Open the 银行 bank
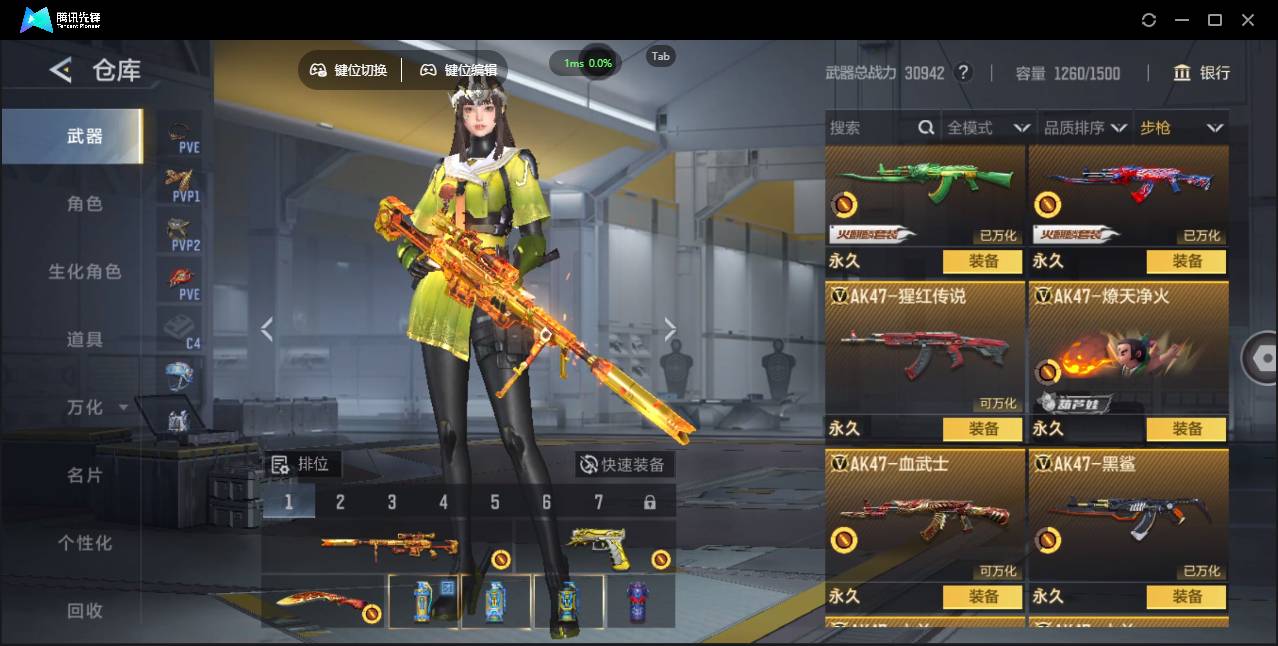The image size is (1278, 646). [1202, 73]
